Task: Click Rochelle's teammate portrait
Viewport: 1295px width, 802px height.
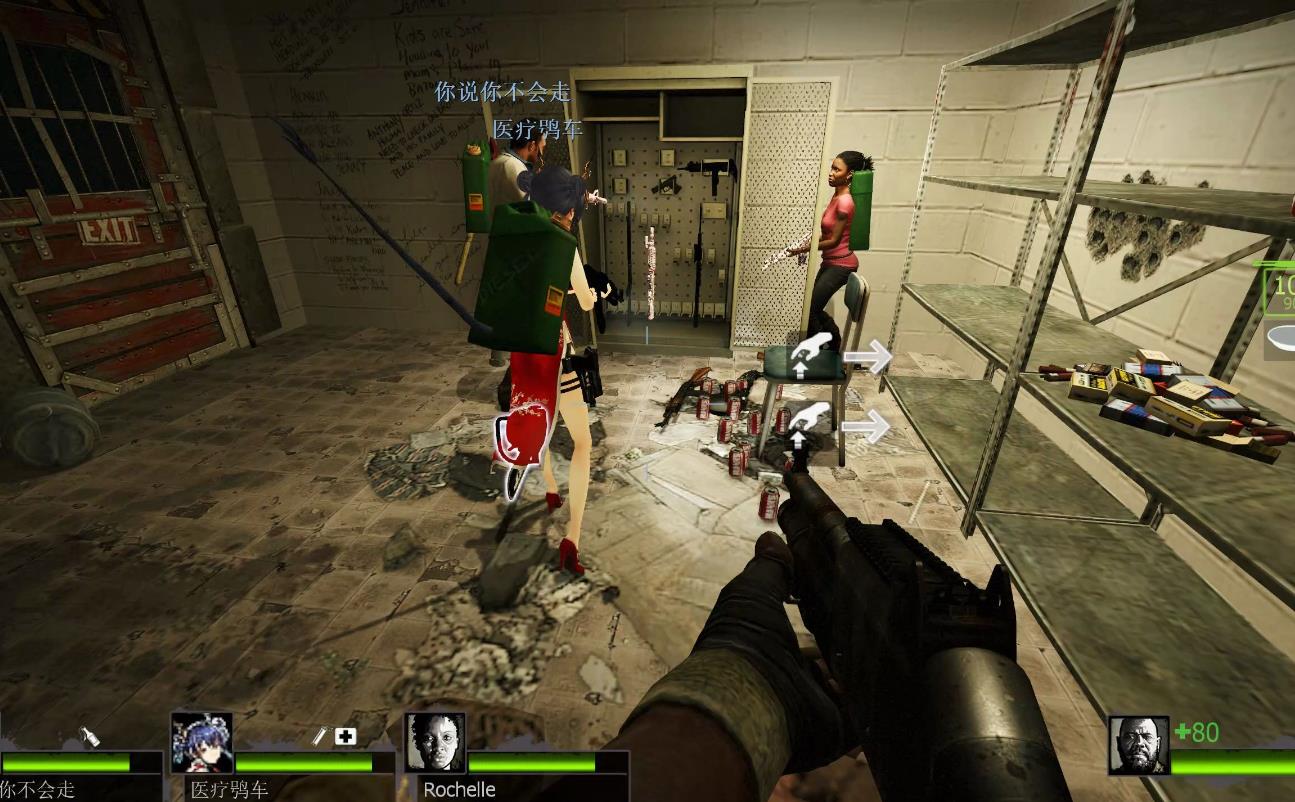Action: coord(435,742)
